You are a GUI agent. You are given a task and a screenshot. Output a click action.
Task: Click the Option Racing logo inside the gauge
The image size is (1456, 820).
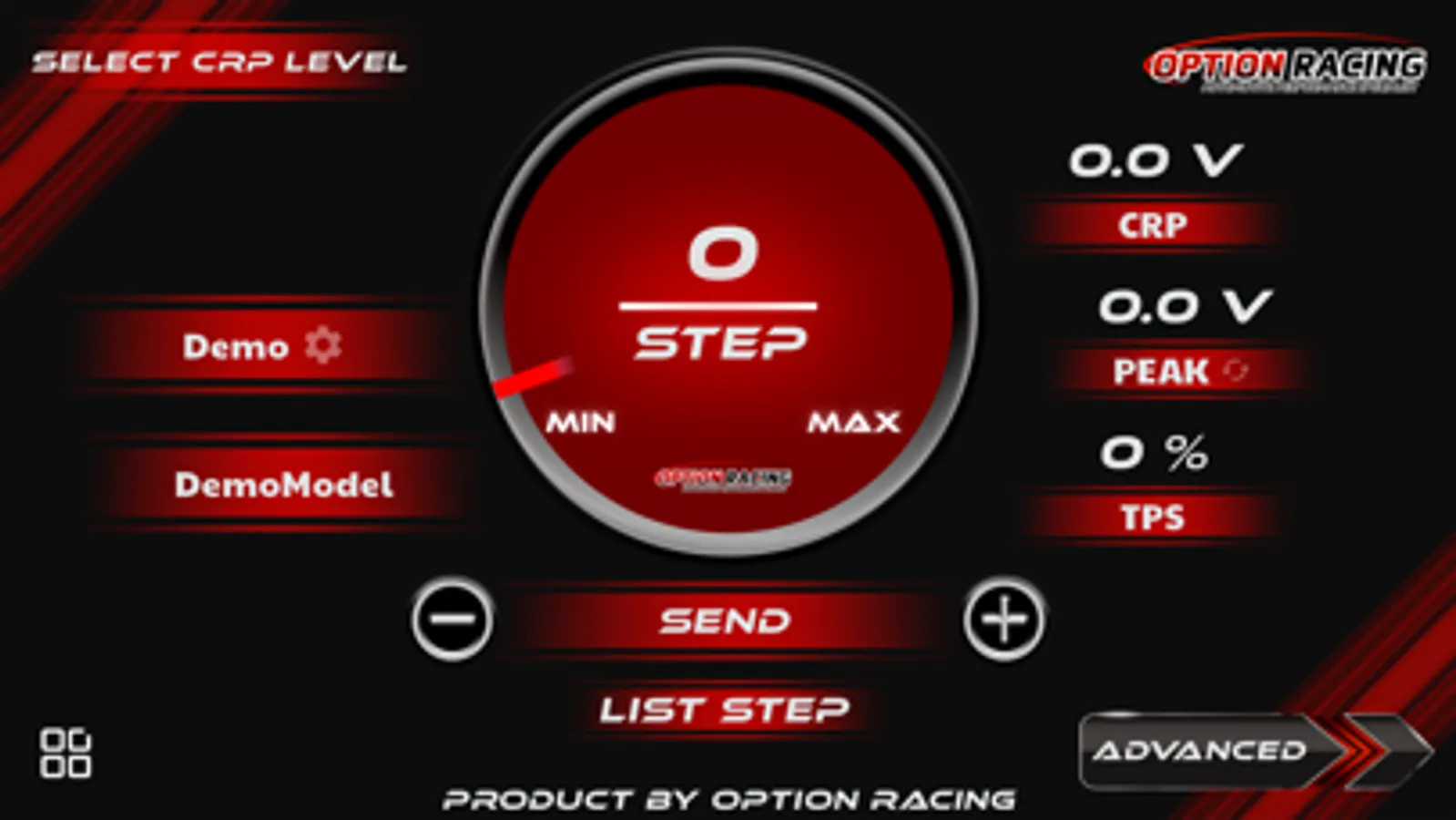click(722, 477)
